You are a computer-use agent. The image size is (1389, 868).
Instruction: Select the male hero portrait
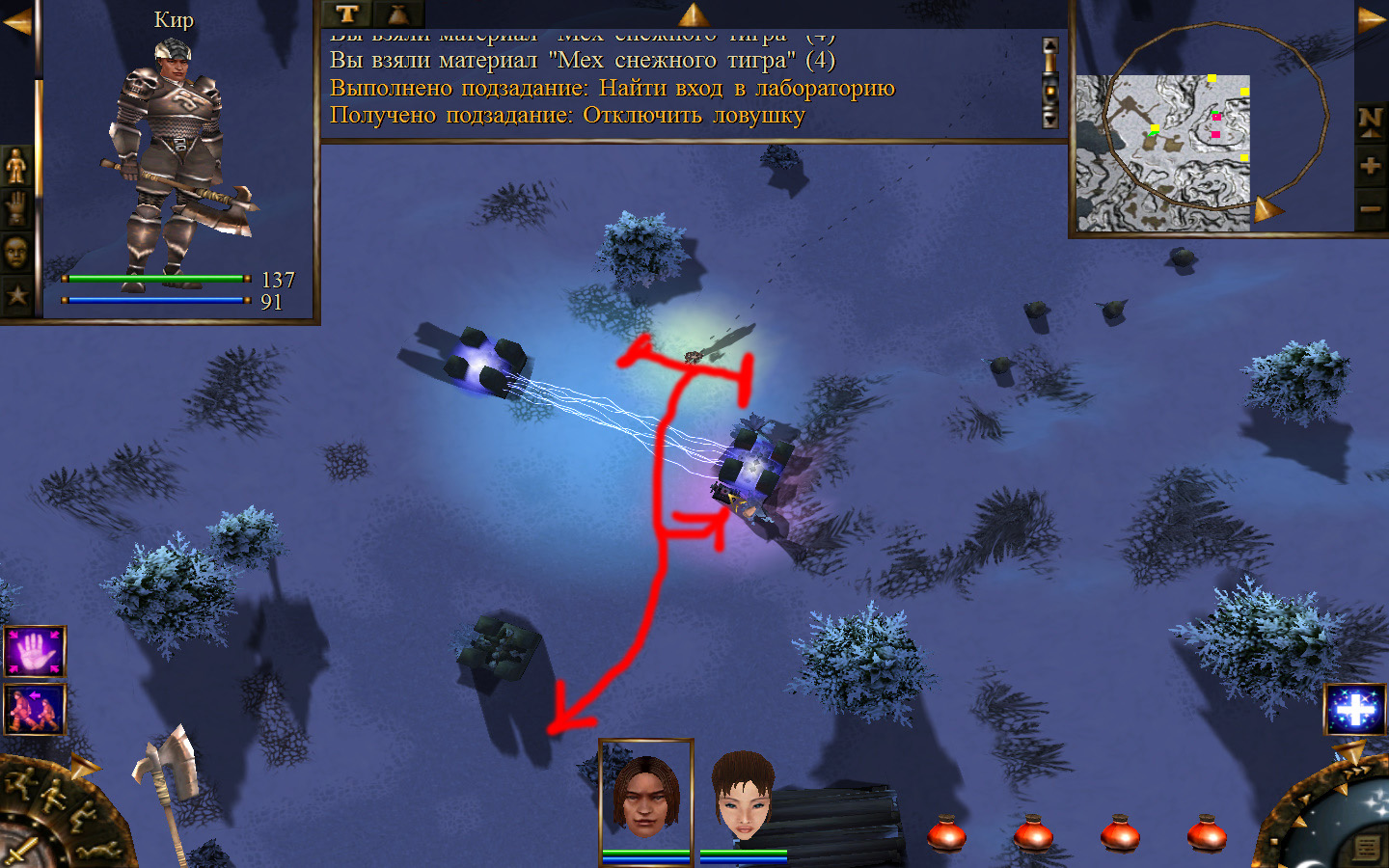646,797
